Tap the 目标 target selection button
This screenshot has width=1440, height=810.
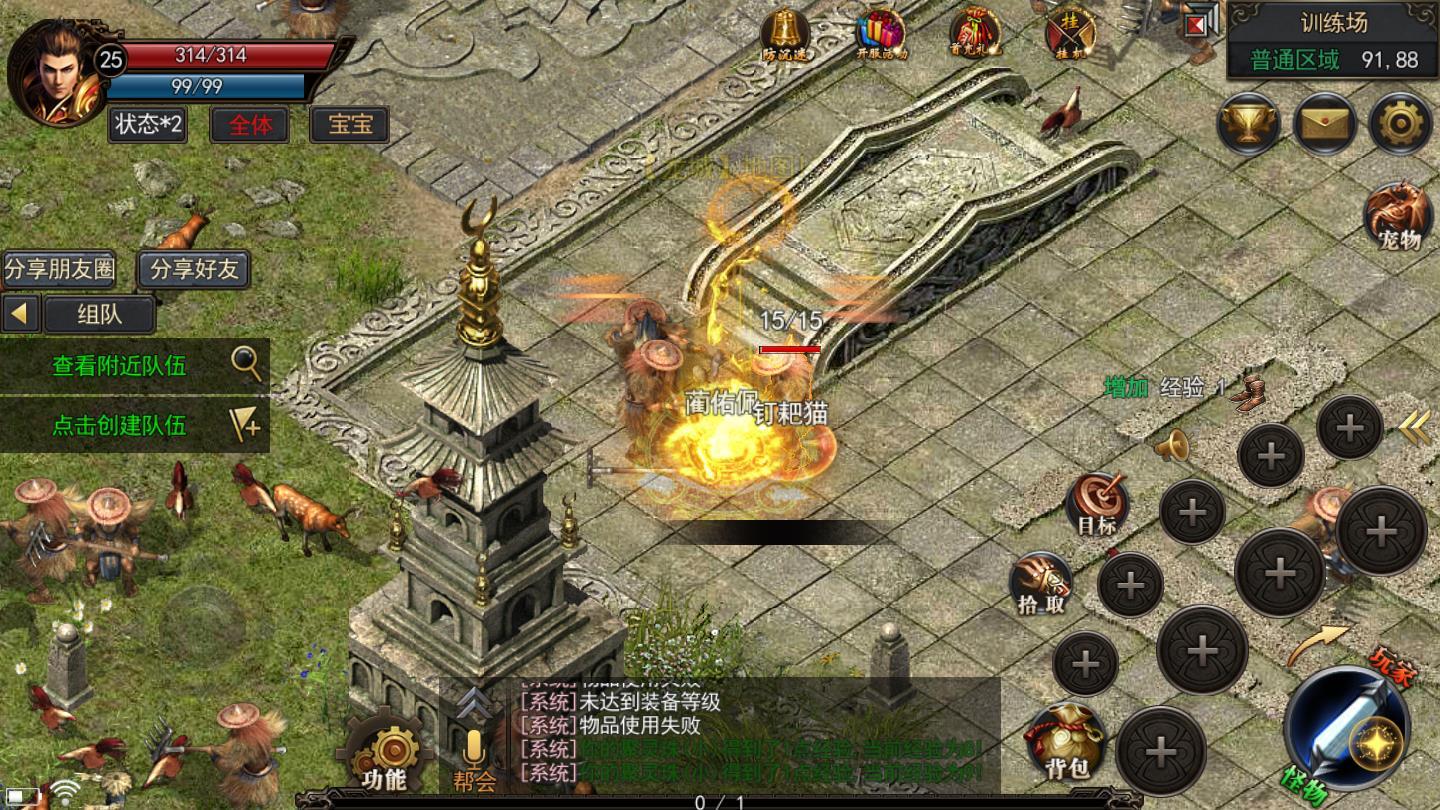(x=1097, y=504)
